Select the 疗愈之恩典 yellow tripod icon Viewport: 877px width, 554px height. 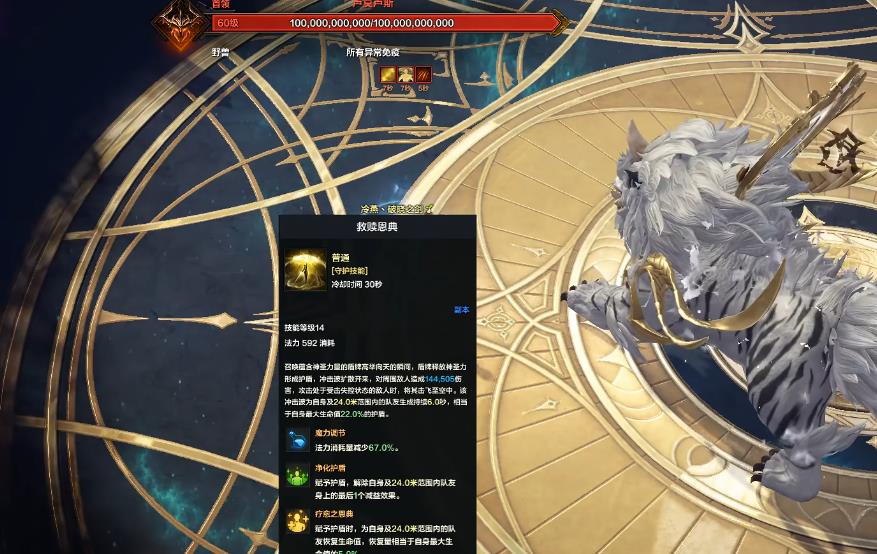point(297,521)
